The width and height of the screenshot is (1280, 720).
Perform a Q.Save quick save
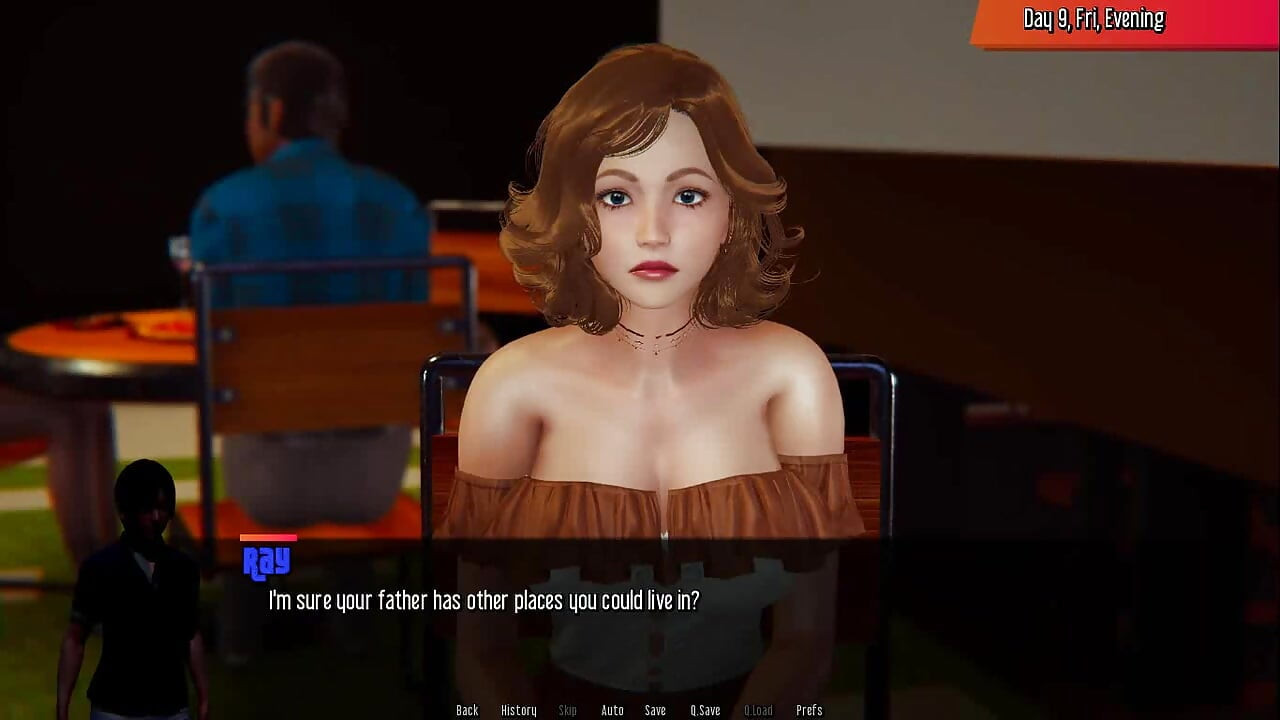704,709
